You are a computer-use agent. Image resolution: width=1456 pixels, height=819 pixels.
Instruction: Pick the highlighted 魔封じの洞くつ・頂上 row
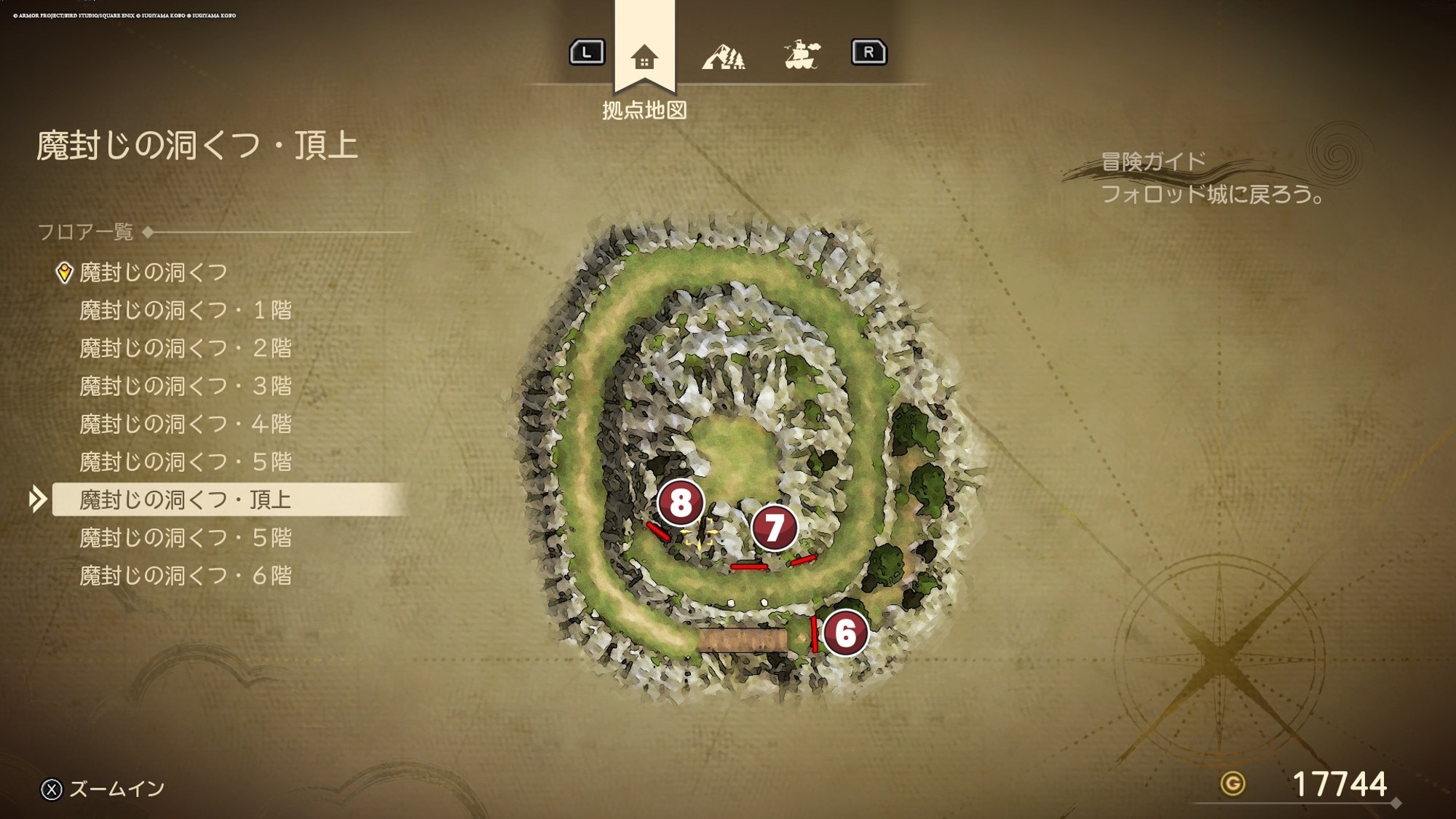[x=185, y=499]
